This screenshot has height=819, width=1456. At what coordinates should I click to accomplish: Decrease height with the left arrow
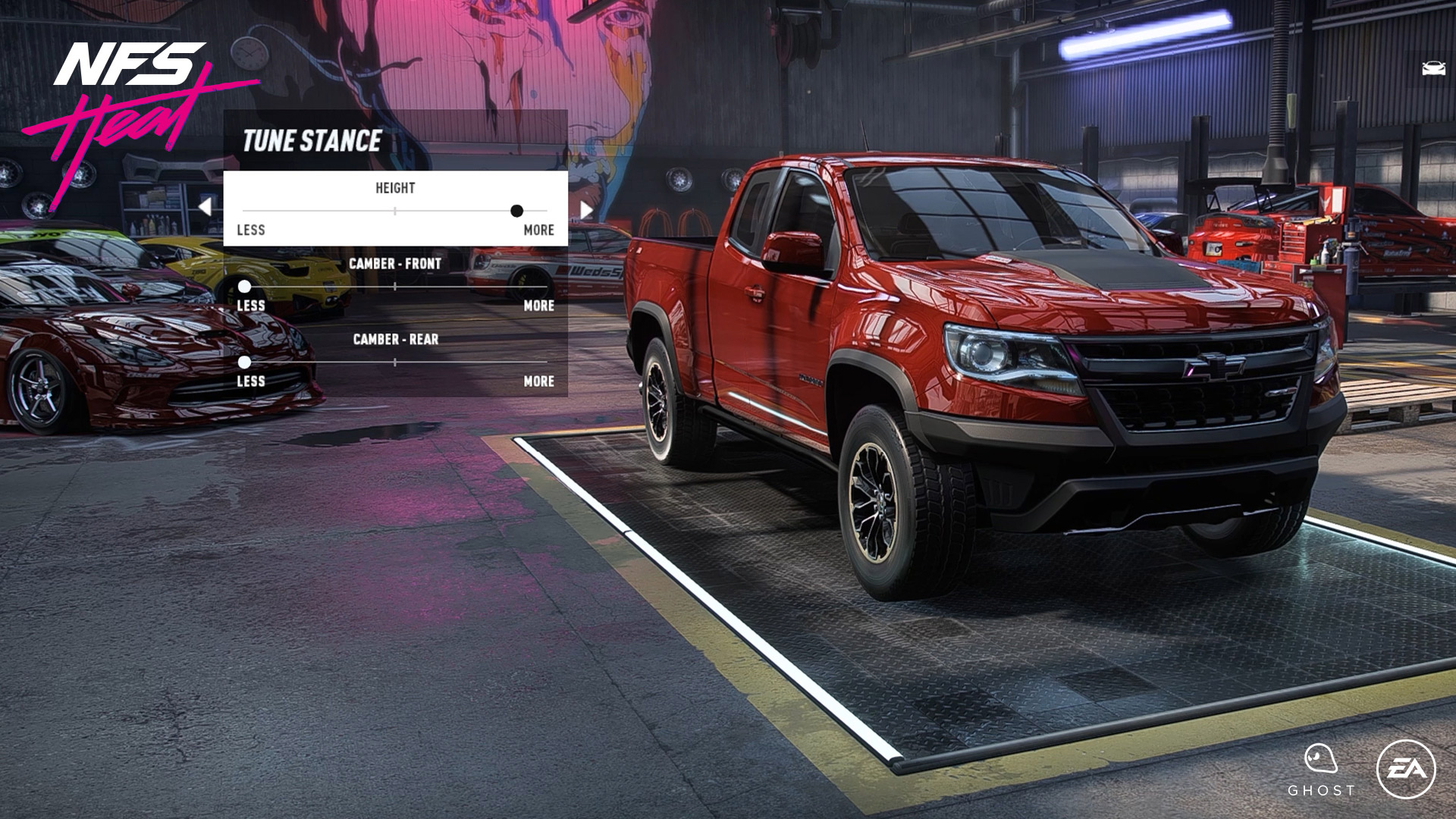click(x=205, y=207)
